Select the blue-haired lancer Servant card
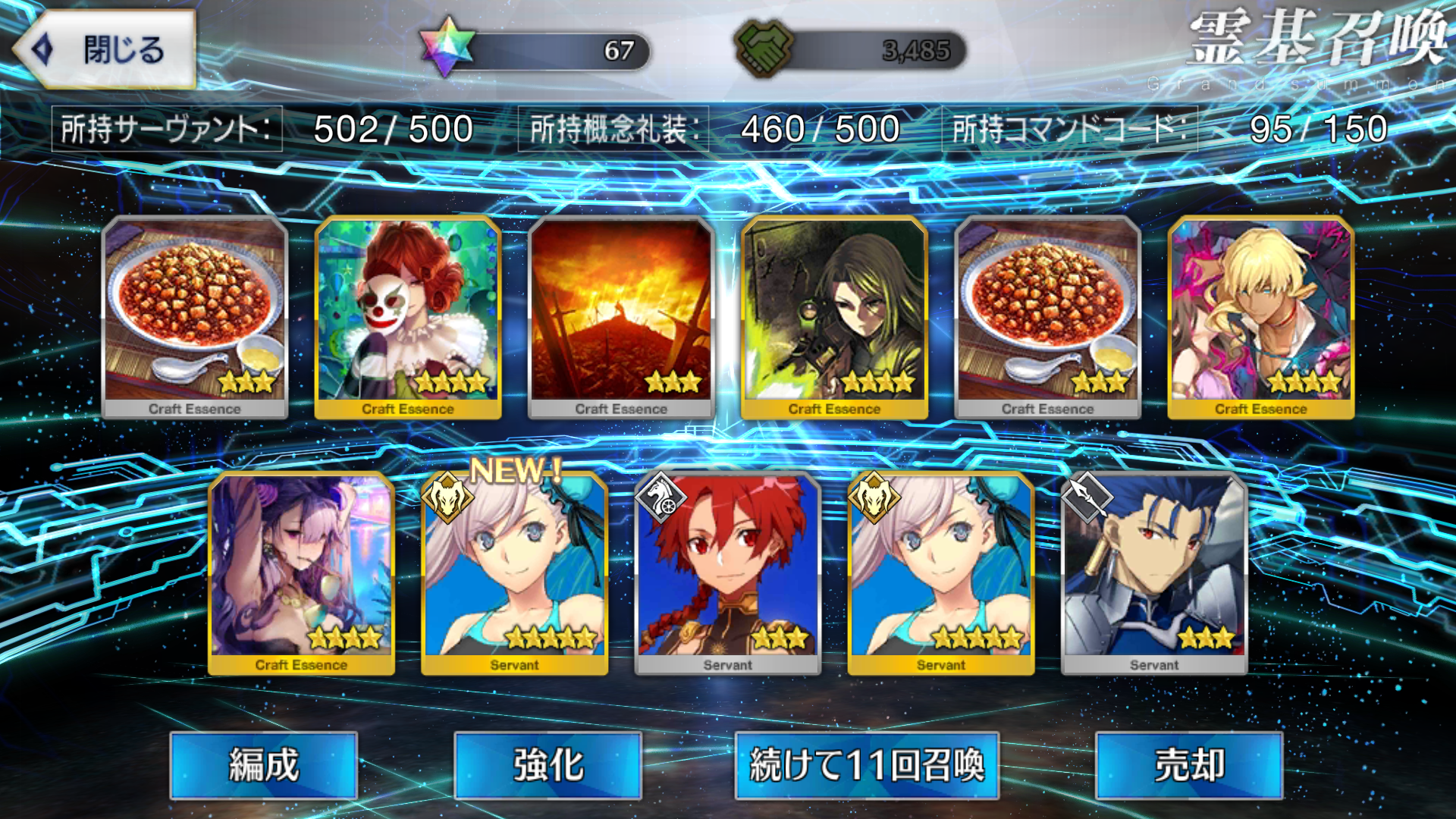This screenshot has height=819, width=1456. pyautogui.click(x=1153, y=573)
